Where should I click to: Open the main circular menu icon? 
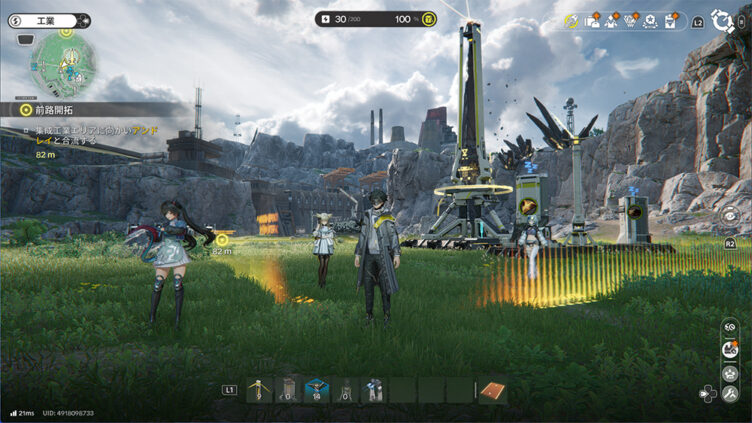(722, 20)
